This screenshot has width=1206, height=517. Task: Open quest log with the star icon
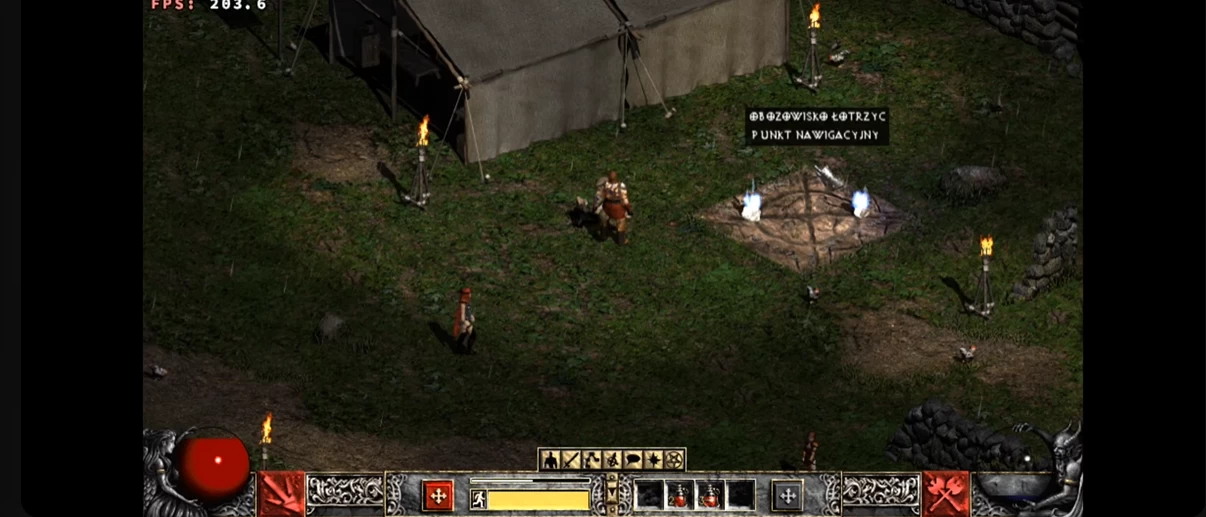(654, 460)
